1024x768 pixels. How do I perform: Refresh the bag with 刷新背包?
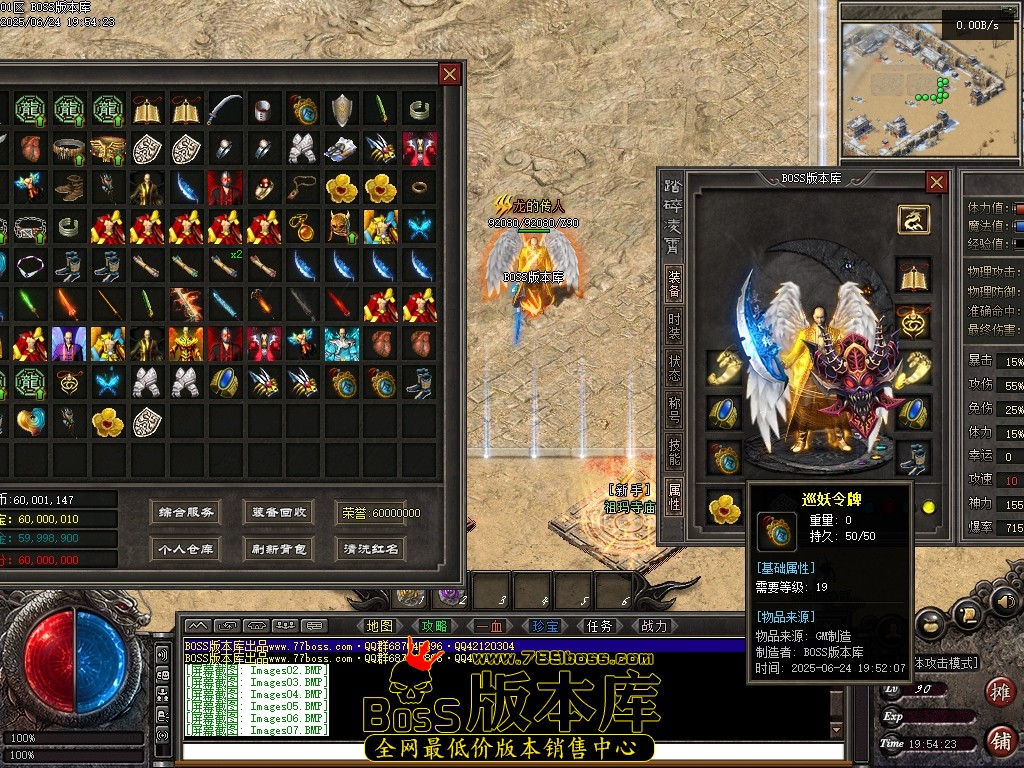pyautogui.click(x=280, y=548)
